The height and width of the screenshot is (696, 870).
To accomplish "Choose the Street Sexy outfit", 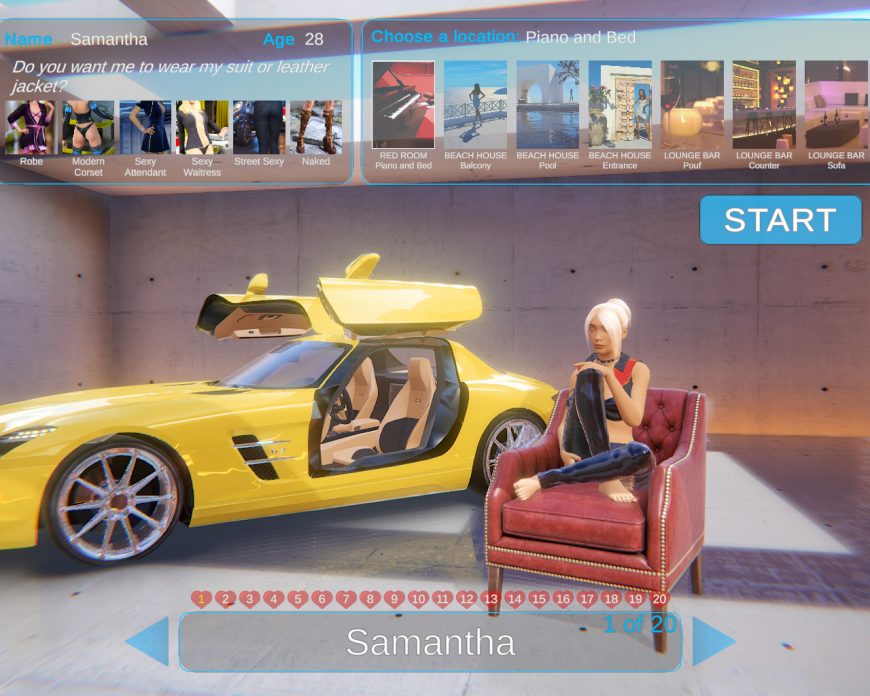I will click(x=259, y=127).
